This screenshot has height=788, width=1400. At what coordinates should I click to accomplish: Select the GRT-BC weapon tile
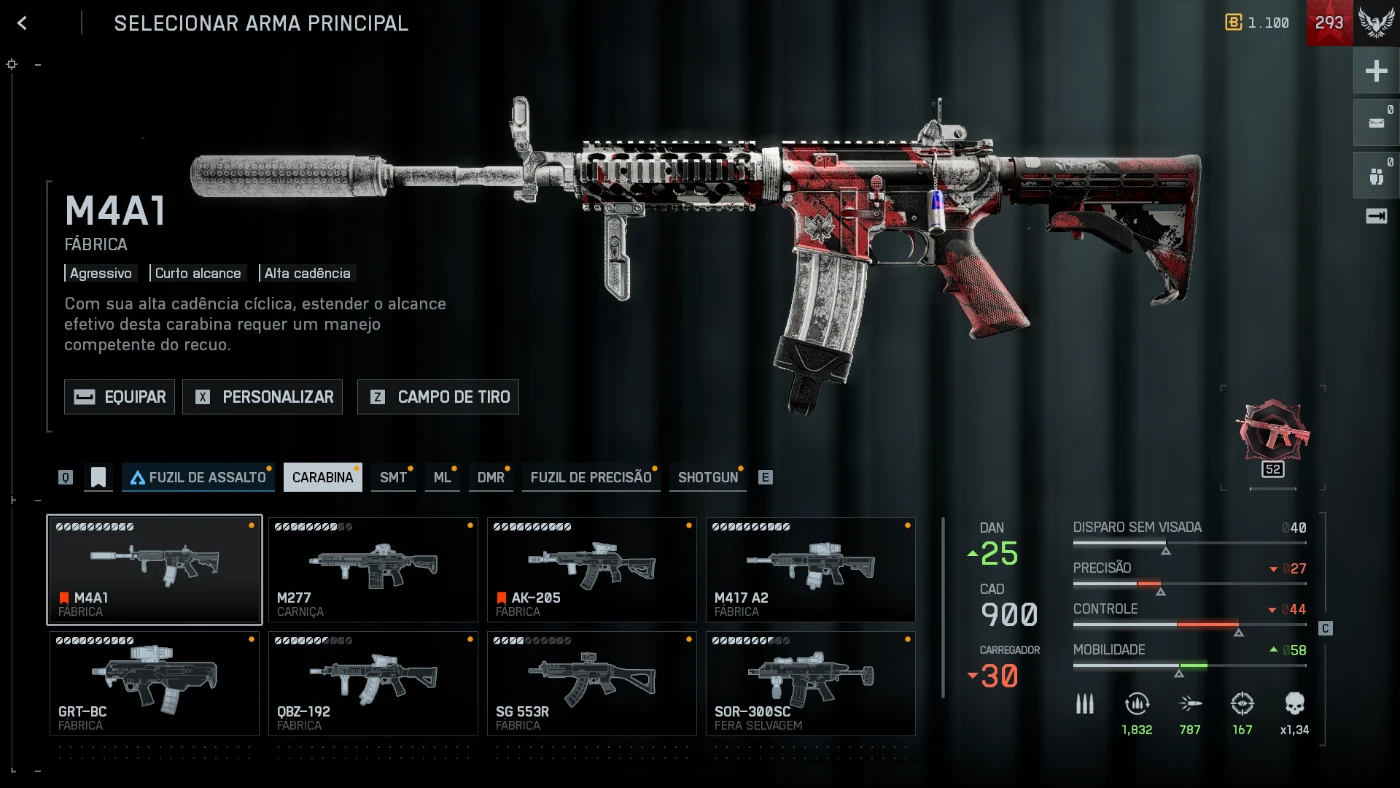tap(154, 683)
